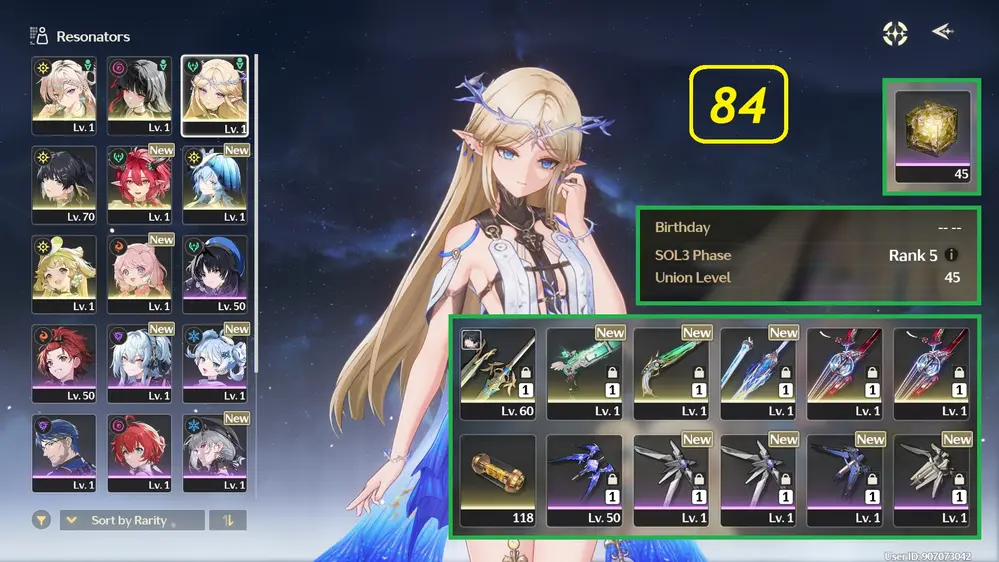Image resolution: width=999 pixels, height=562 pixels.
Task: Open the yellow funnel filter button
Action: tap(41, 520)
